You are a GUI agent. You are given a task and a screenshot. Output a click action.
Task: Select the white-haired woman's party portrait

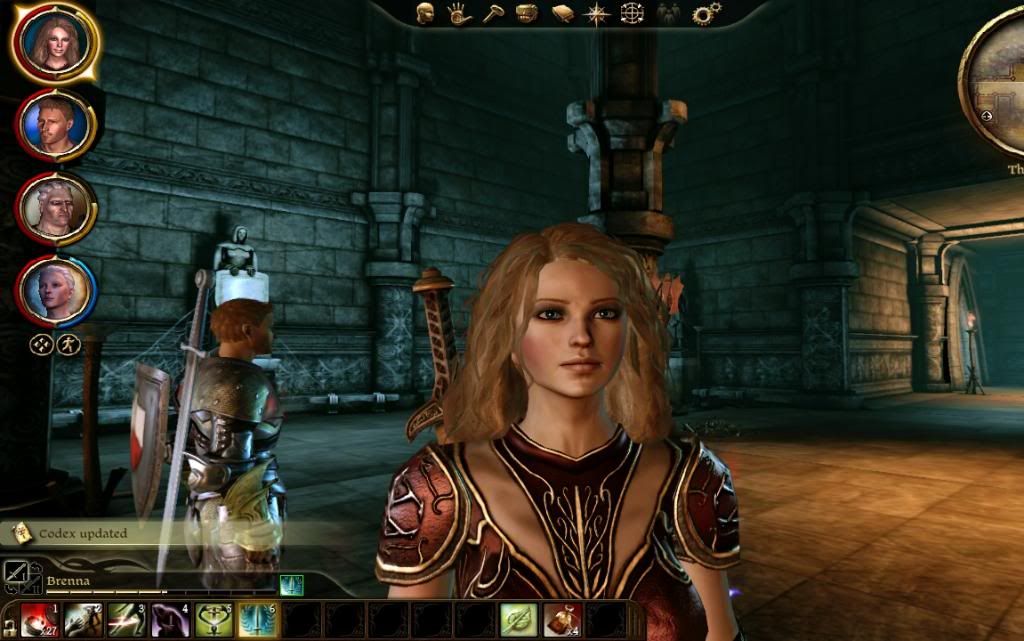click(x=55, y=288)
